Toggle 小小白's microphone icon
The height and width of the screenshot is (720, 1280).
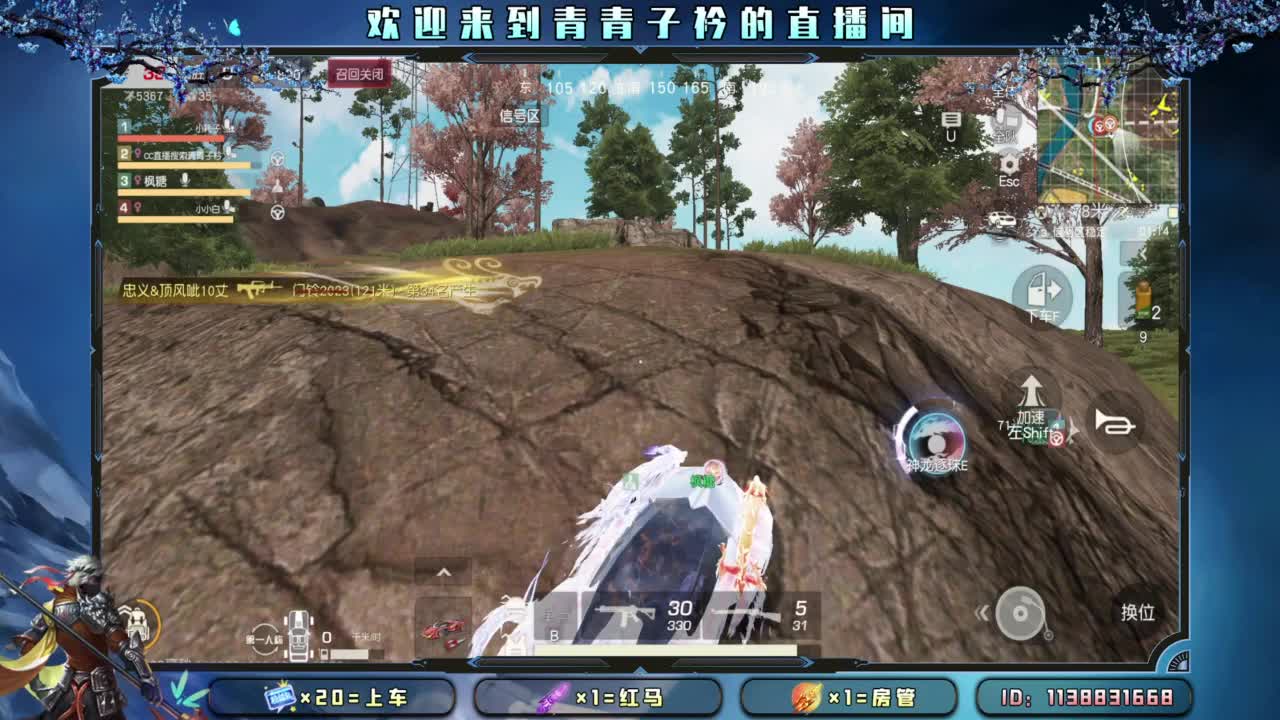pos(226,206)
